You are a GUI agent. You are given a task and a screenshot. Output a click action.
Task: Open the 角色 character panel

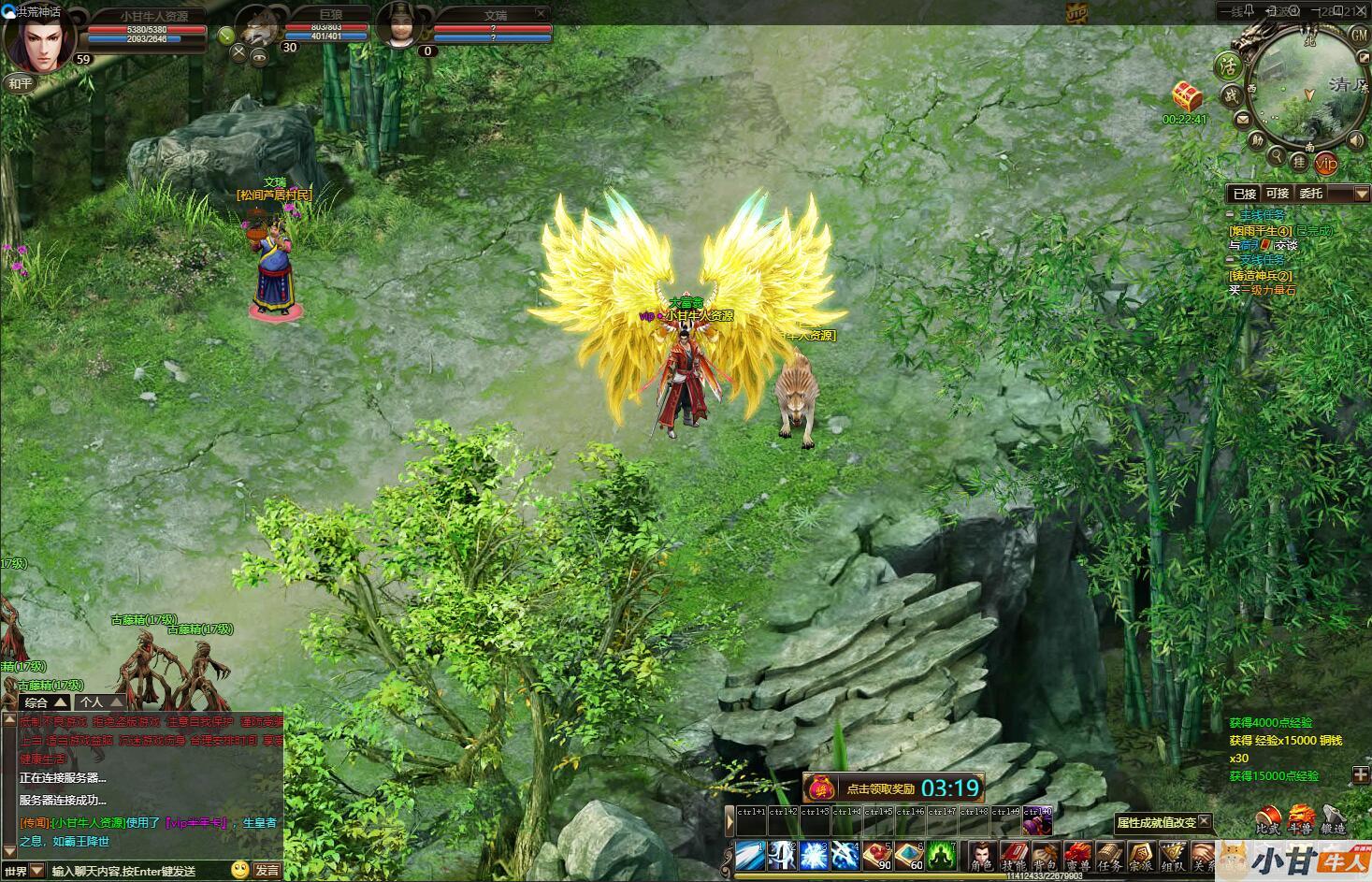click(981, 856)
